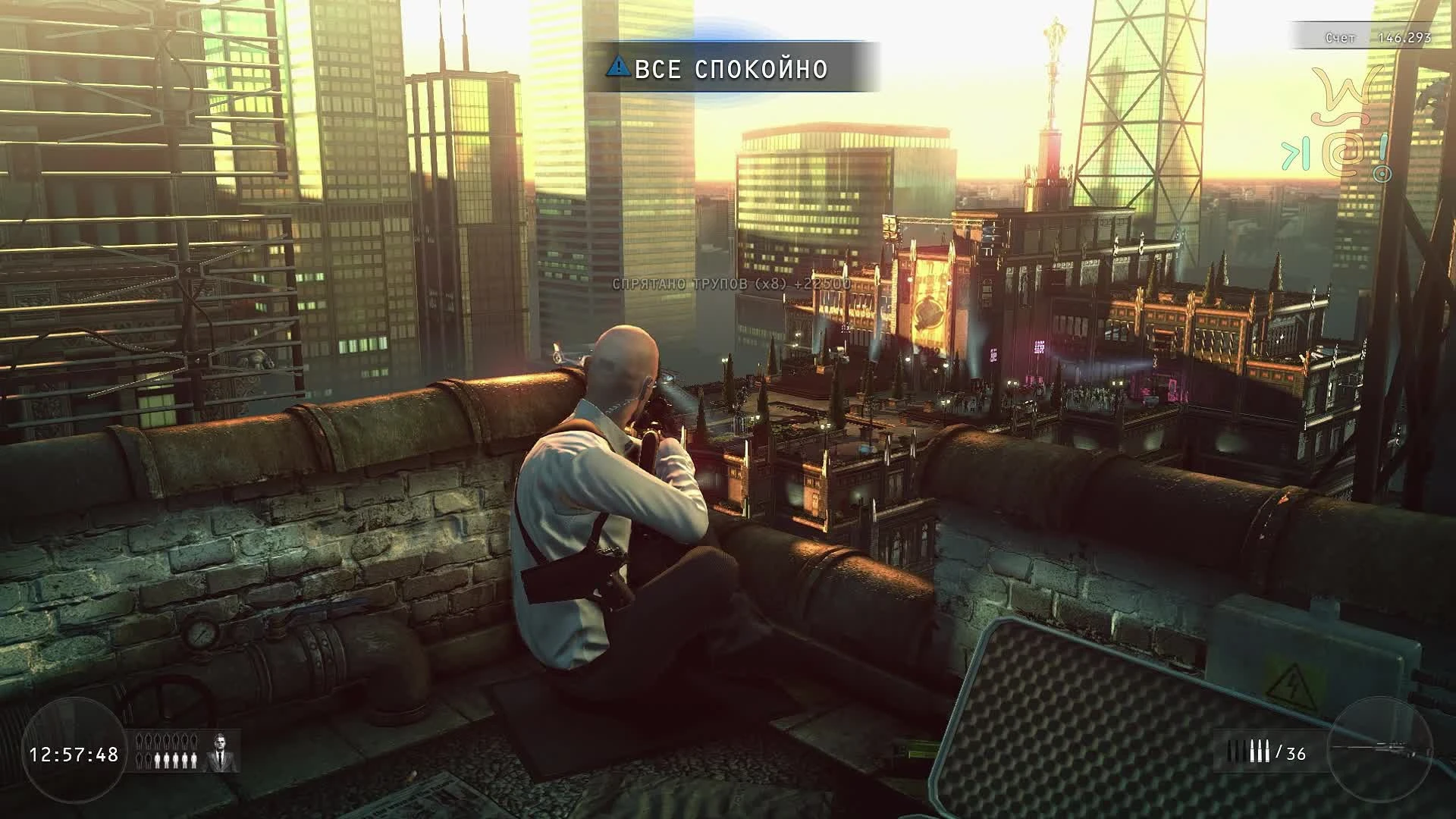Click the Счет score value 146.293
This screenshot has width=1456, height=819.
click(x=1404, y=36)
